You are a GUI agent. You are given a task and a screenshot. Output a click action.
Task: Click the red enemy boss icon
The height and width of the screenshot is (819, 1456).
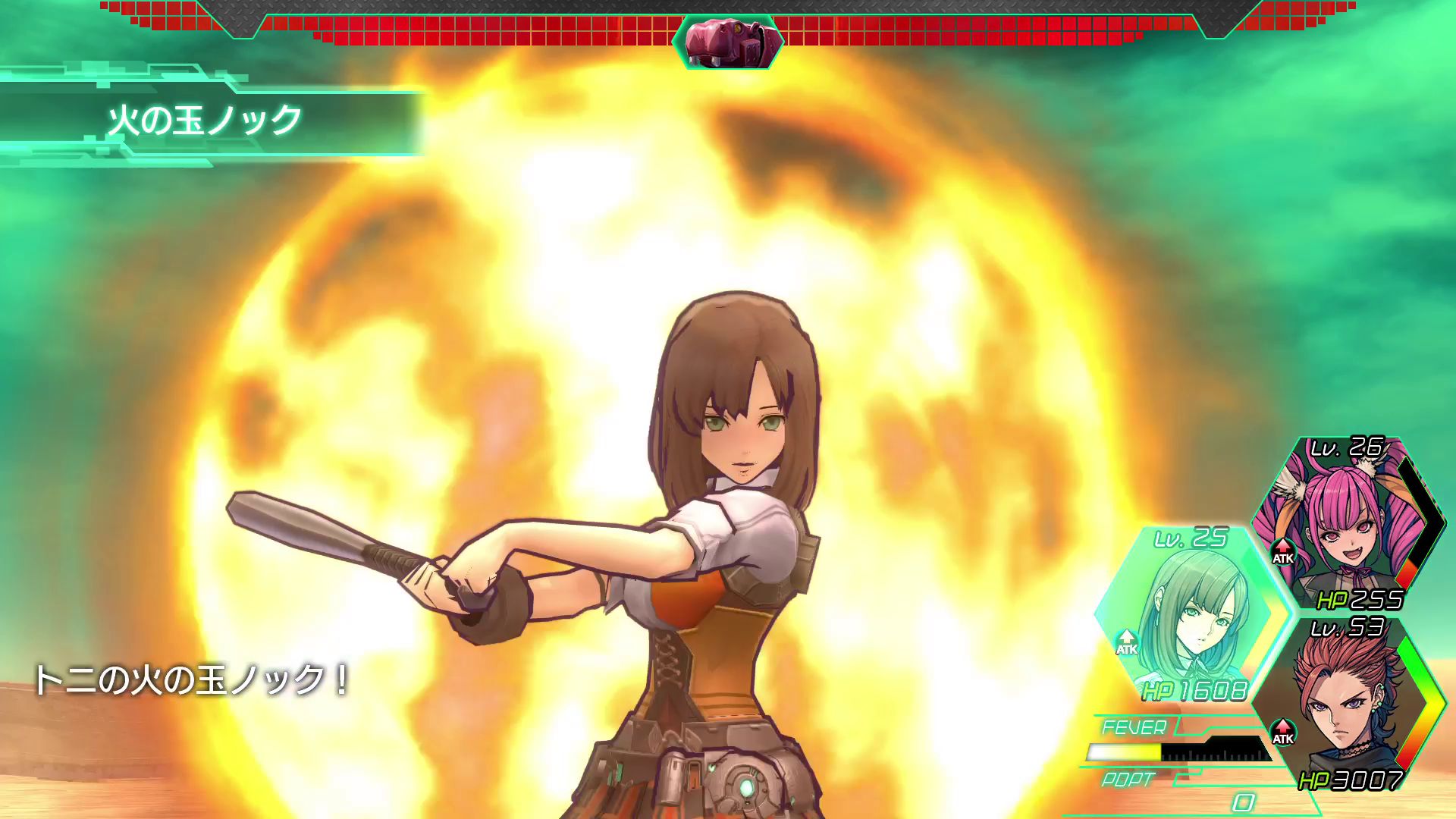pos(728,42)
